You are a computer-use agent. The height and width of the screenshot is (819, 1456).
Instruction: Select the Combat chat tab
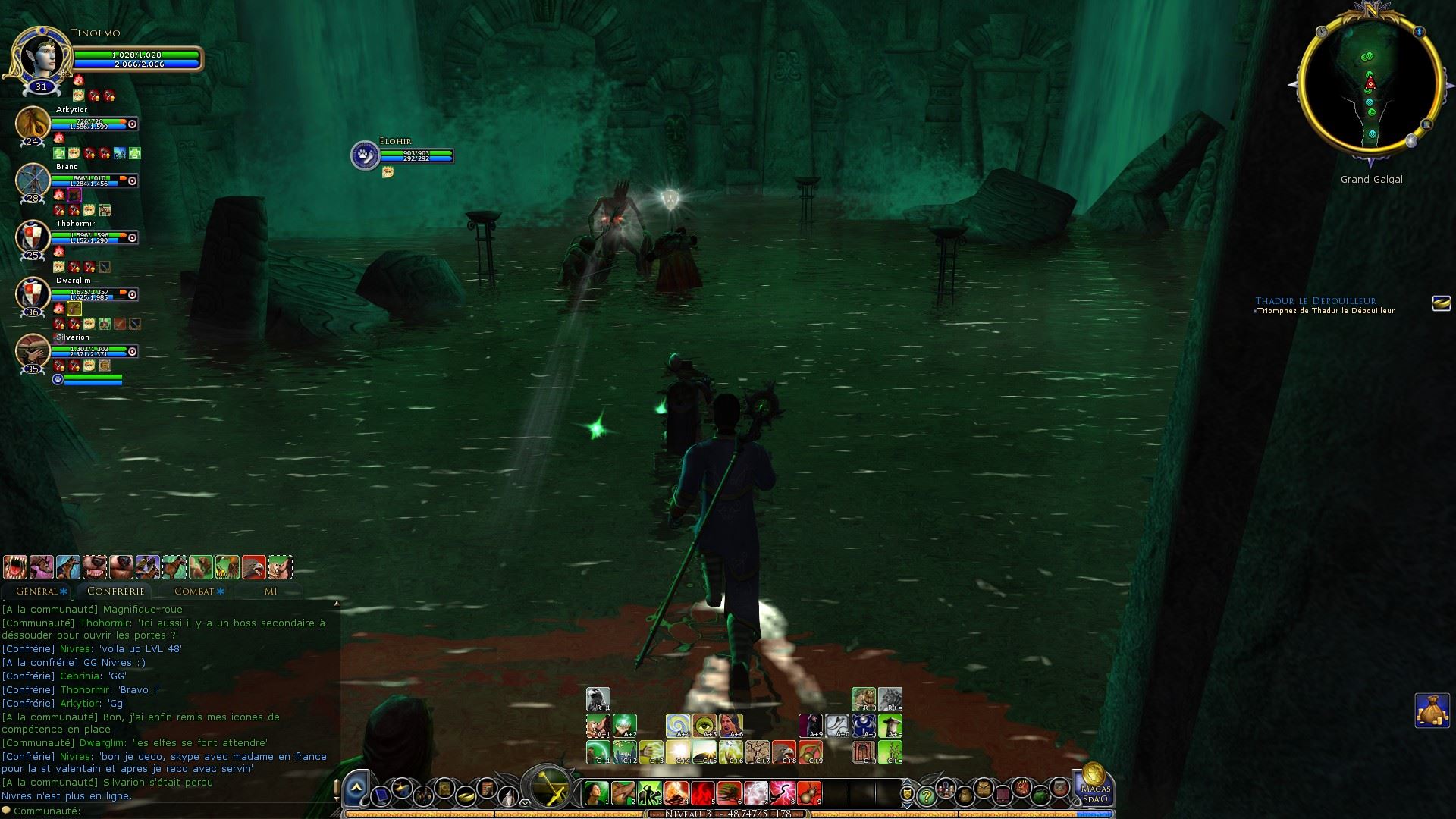[196, 591]
